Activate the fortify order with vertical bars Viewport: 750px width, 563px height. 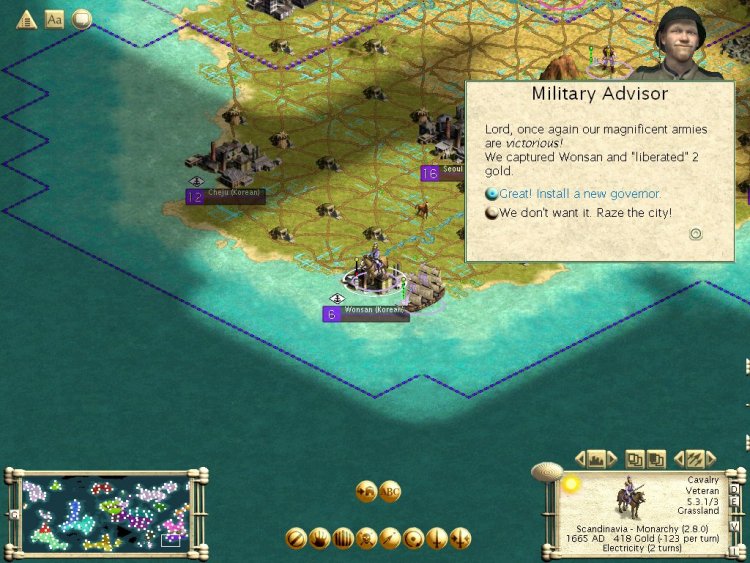[x=344, y=538]
